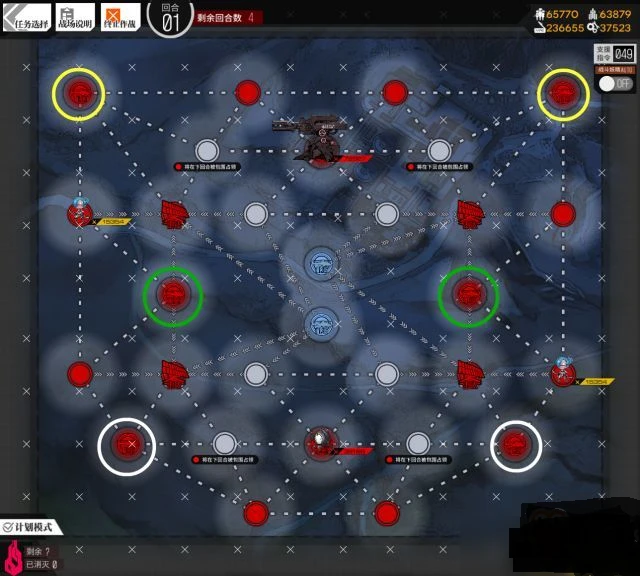
Task: Click 终止作战 to abort the battle
Action: coord(118,16)
